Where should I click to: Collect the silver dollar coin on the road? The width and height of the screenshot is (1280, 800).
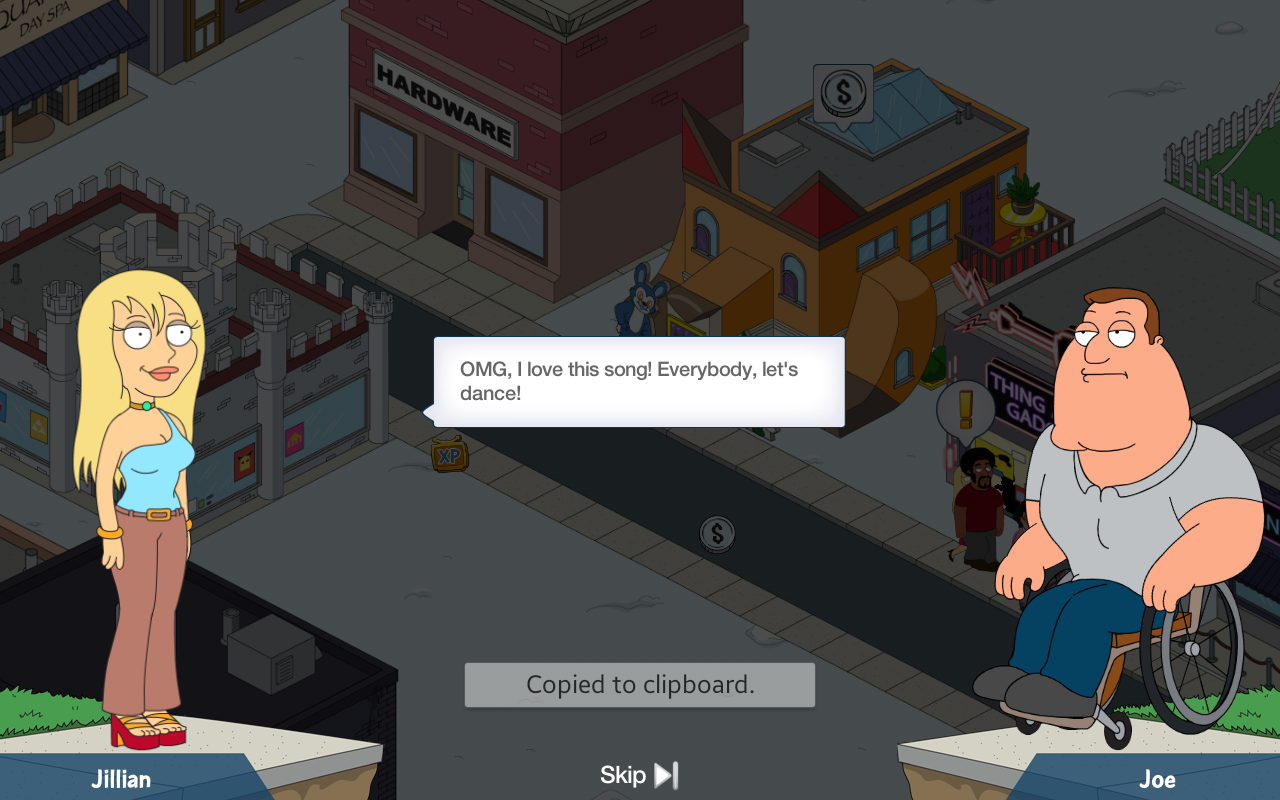click(x=717, y=534)
